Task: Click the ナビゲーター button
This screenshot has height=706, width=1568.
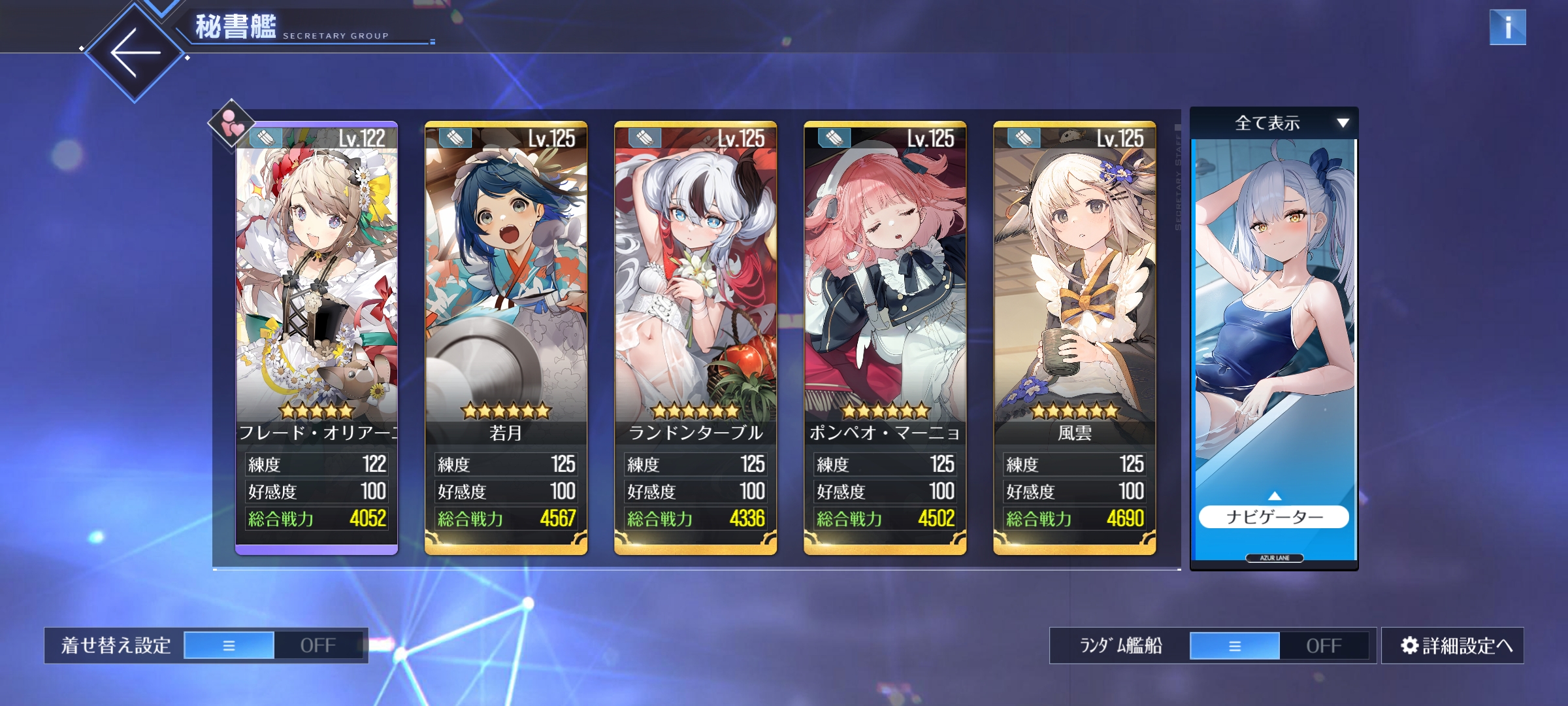Action: (x=1274, y=517)
